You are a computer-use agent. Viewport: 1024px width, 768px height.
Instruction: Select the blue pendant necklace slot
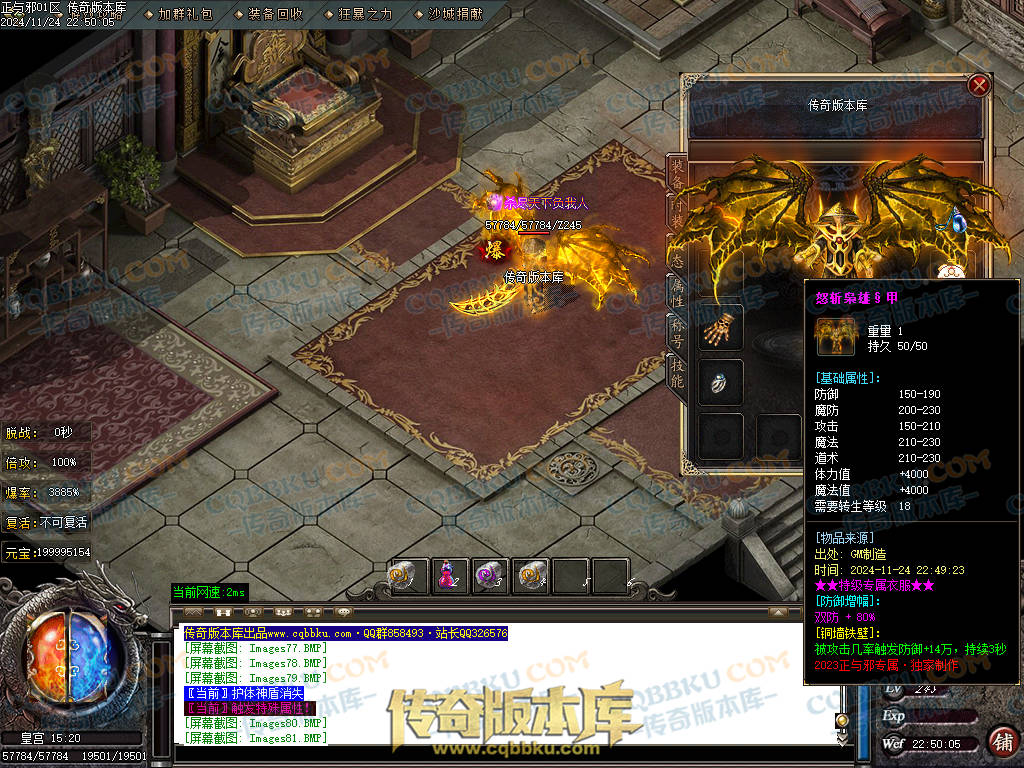[x=952, y=221]
